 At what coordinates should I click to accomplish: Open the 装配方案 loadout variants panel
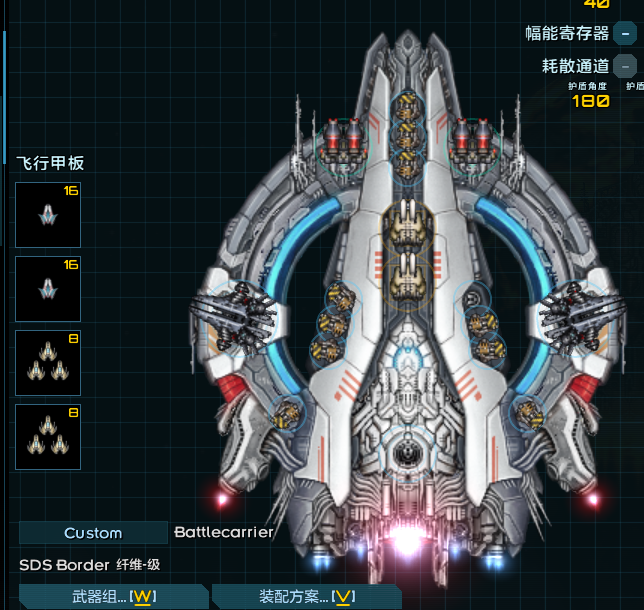306,597
